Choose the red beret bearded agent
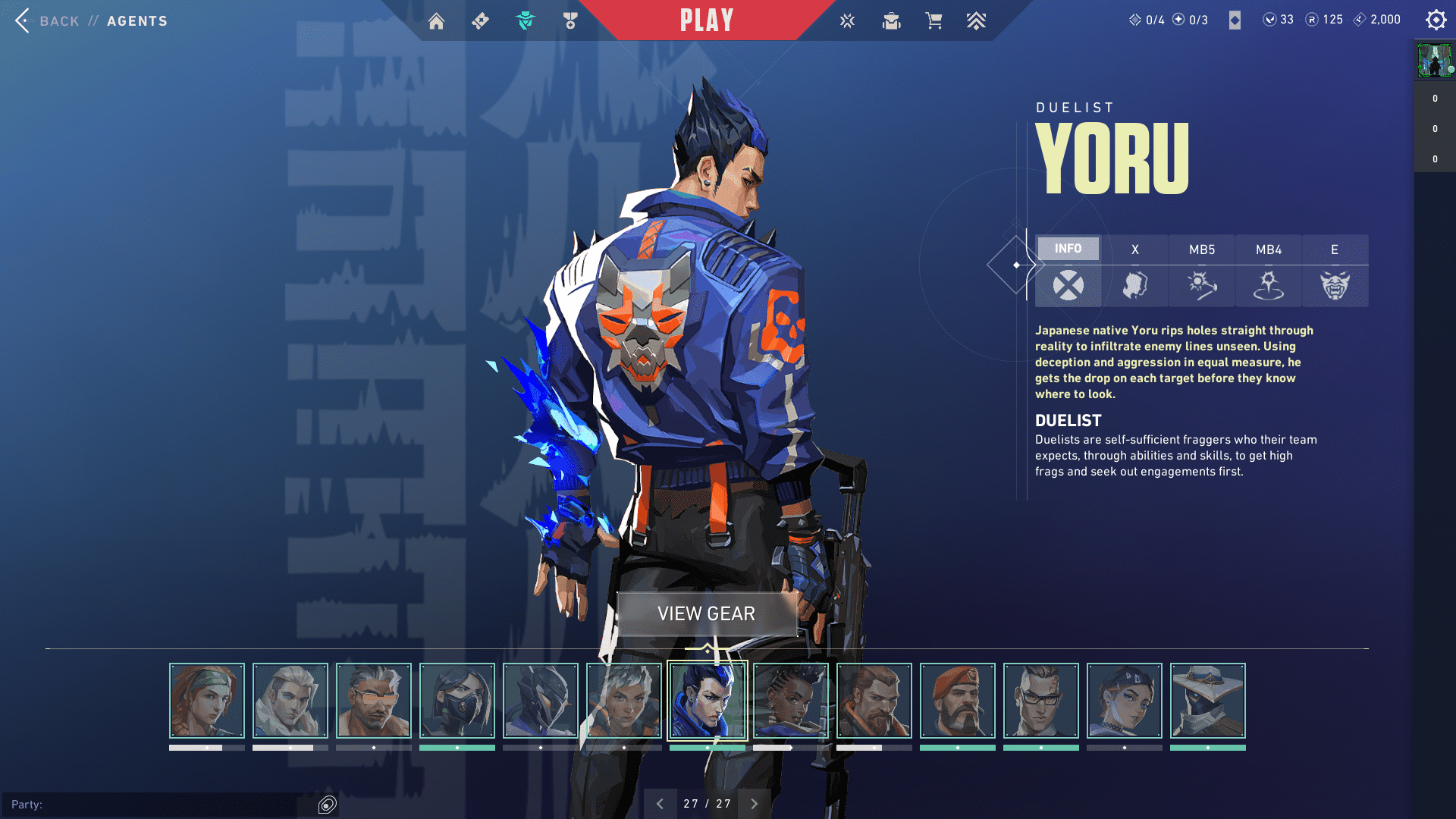This screenshot has width=1456, height=819. pyautogui.click(x=958, y=701)
